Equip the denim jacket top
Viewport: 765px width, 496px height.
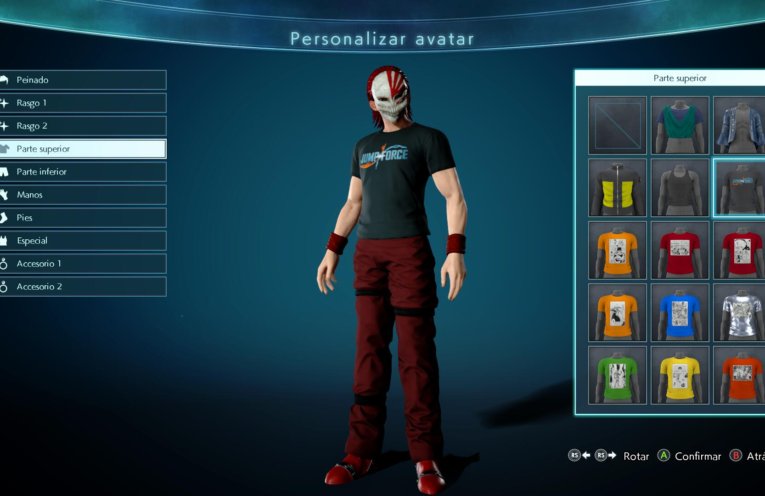coord(739,125)
